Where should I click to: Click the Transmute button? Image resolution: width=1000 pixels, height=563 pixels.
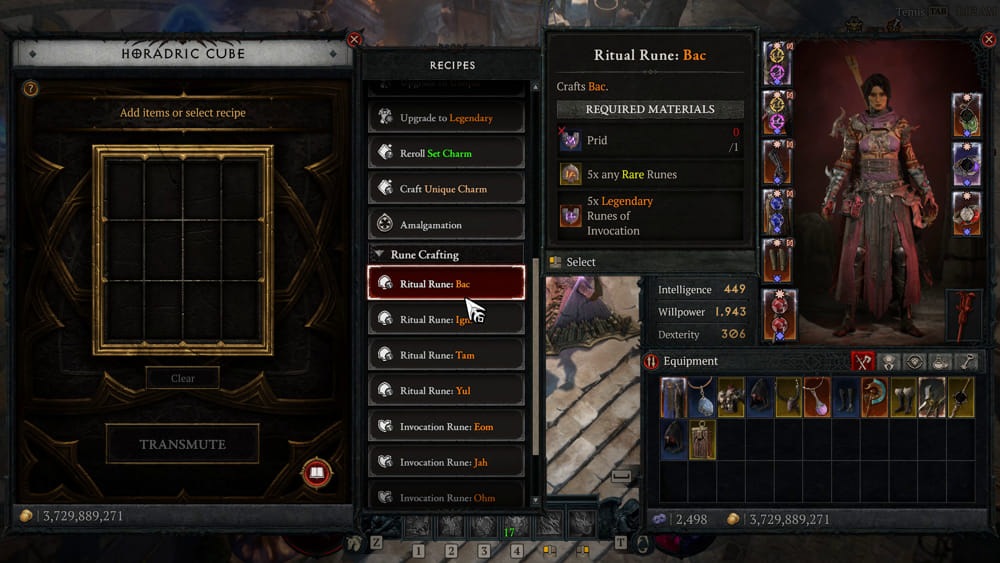(x=182, y=444)
